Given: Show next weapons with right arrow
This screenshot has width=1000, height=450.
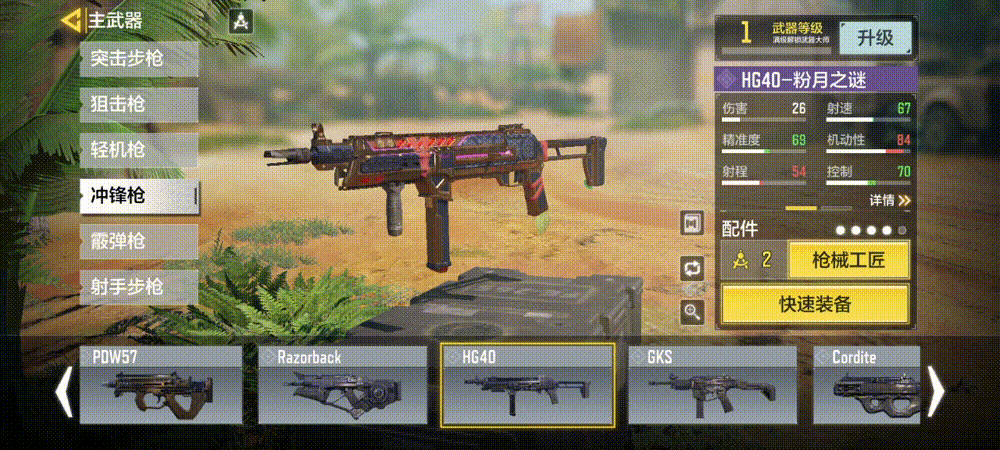Looking at the screenshot, I should point(937,389).
